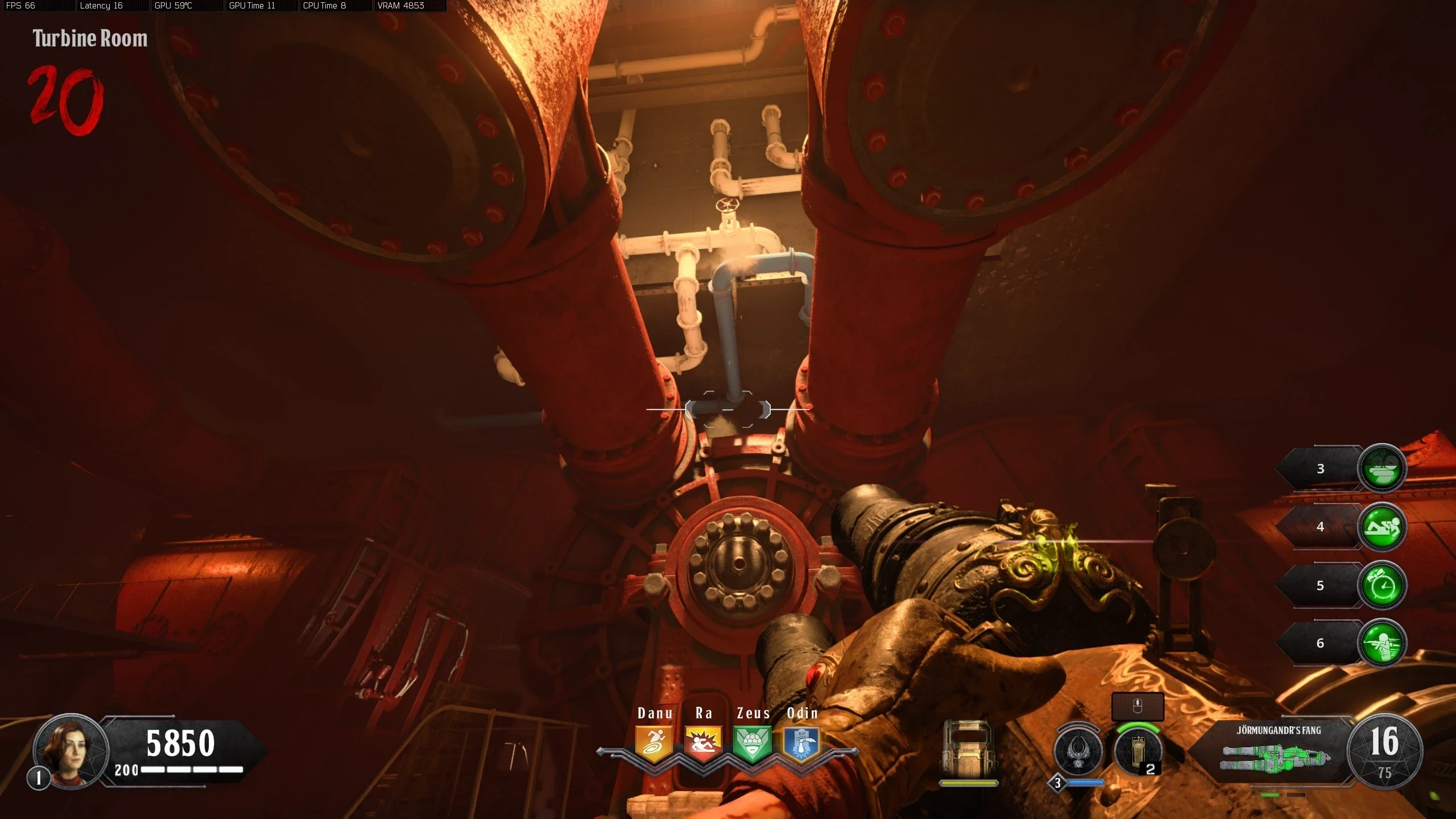Image resolution: width=1456 pixels, height=819 pixels.
Task: Activate the half-charged elixir in slot 3
Action: 1381,468
